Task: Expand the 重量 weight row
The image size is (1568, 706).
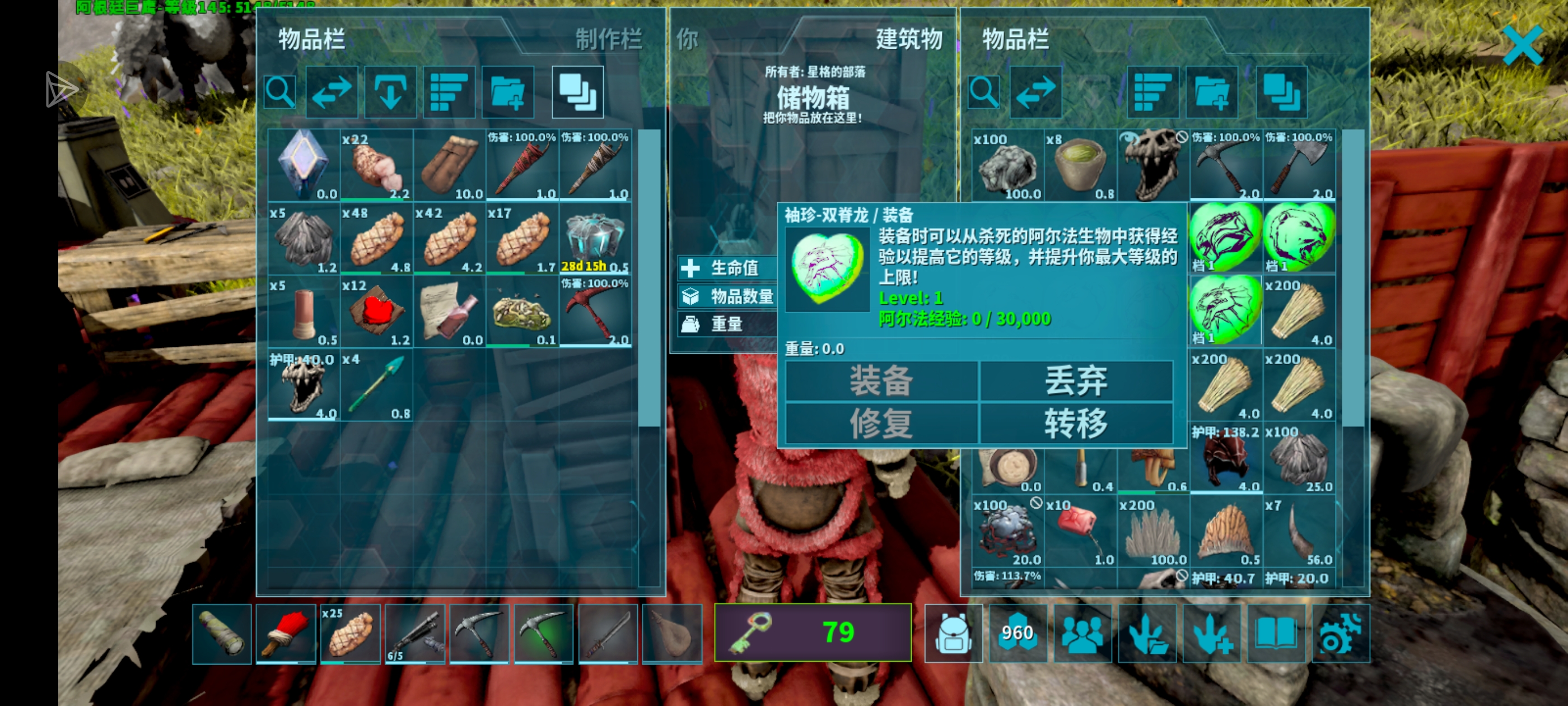Action: click(x=728, y=324)
